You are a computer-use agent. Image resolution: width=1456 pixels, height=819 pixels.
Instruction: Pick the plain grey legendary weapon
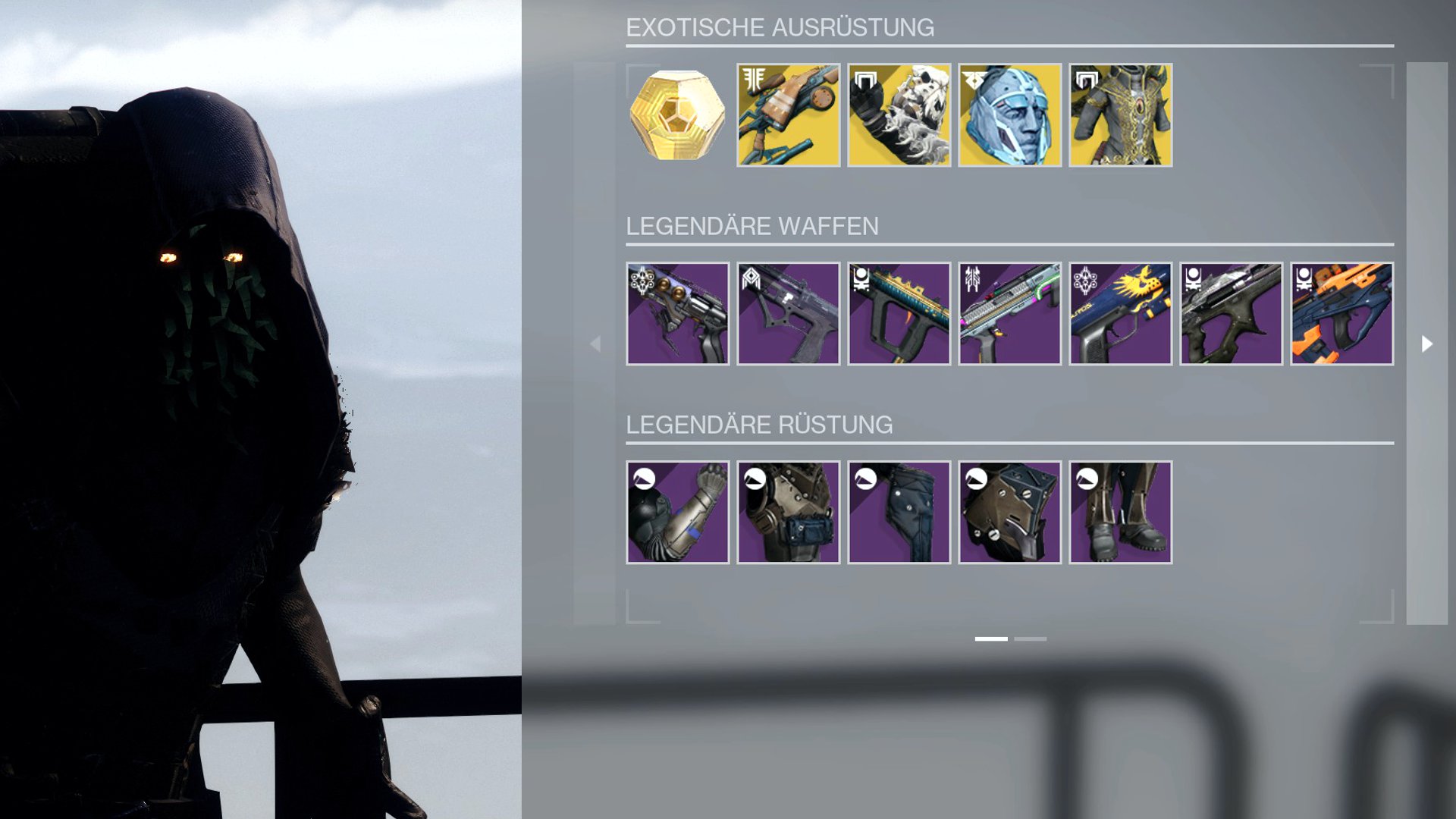(788, 314)
